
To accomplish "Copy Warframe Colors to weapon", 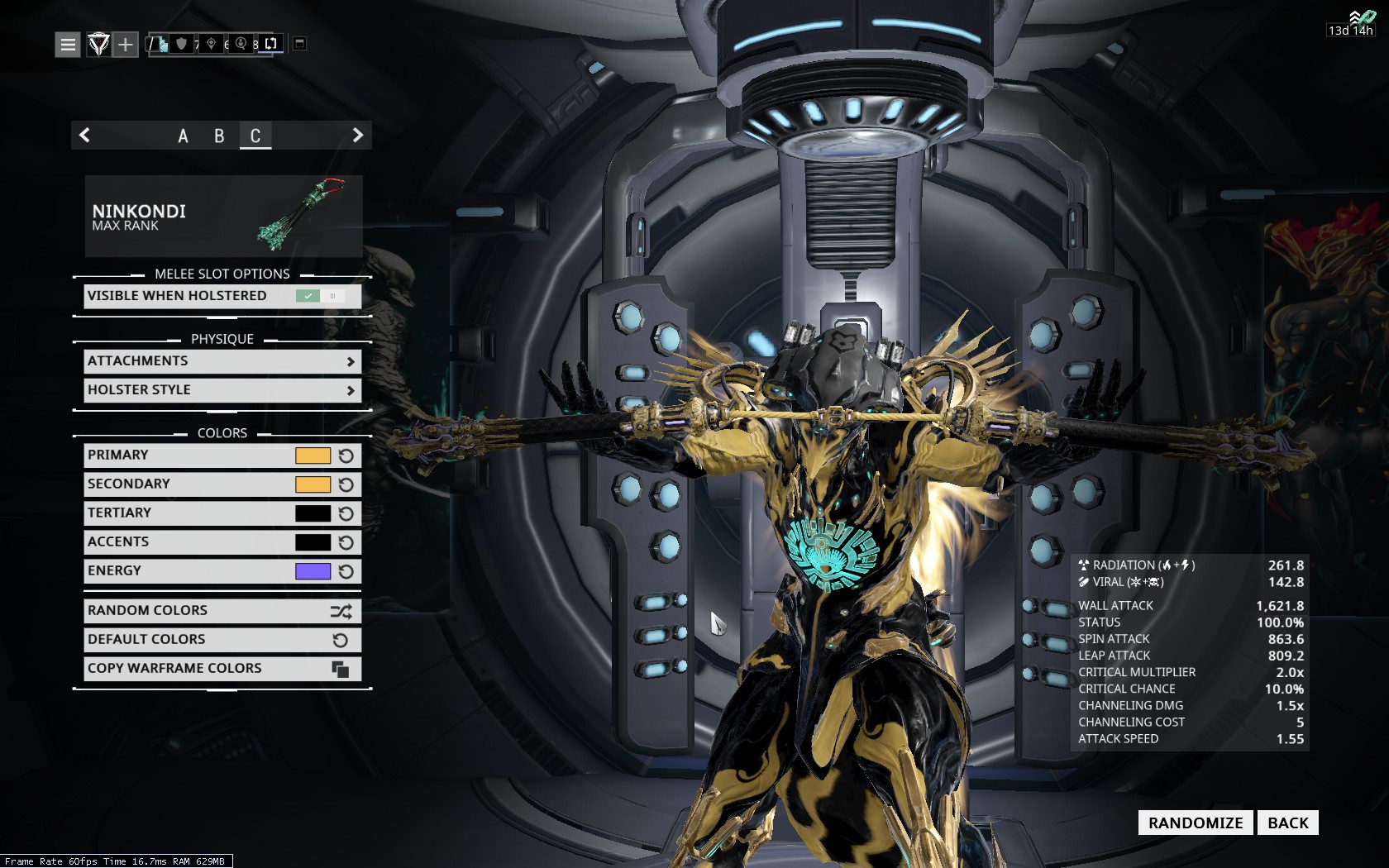I will tap(222, 669).
